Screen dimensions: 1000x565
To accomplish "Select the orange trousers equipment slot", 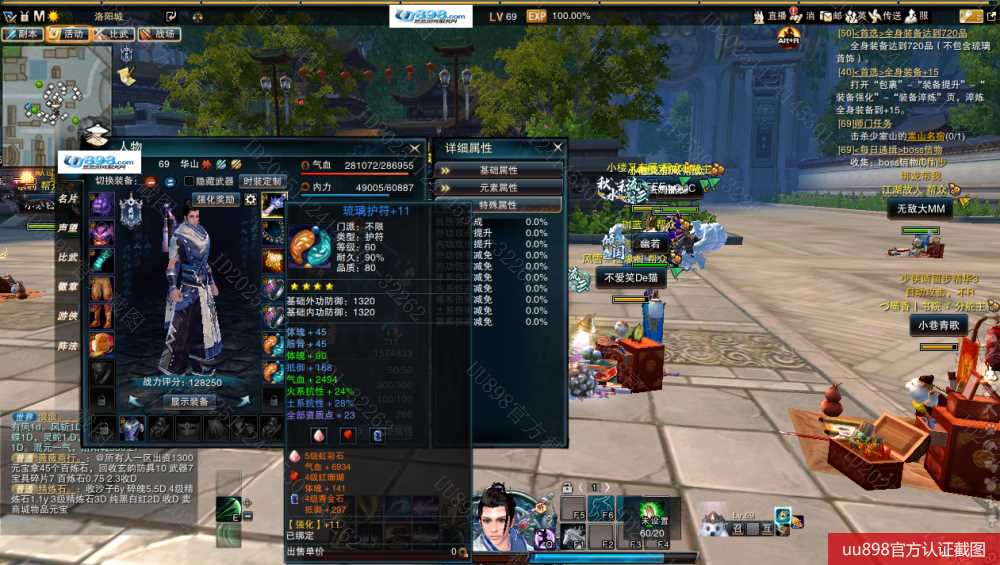I will [102, 288].
